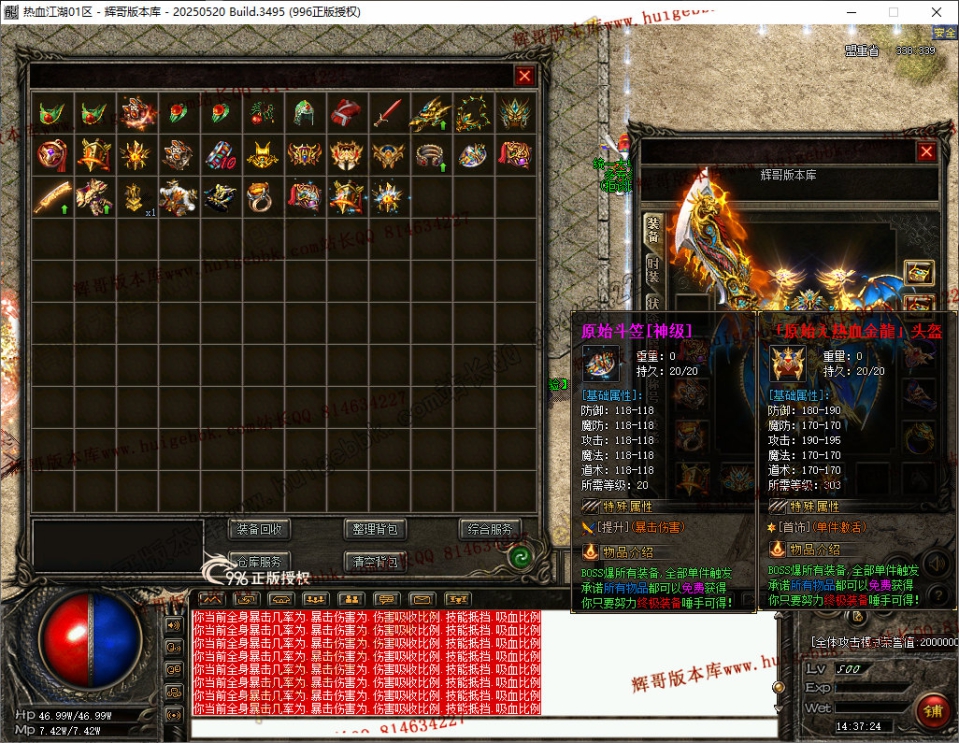Sort the bag with 整理背包
Screen dimensions: 959x743
pyautogui.click(x=375, y=529)
